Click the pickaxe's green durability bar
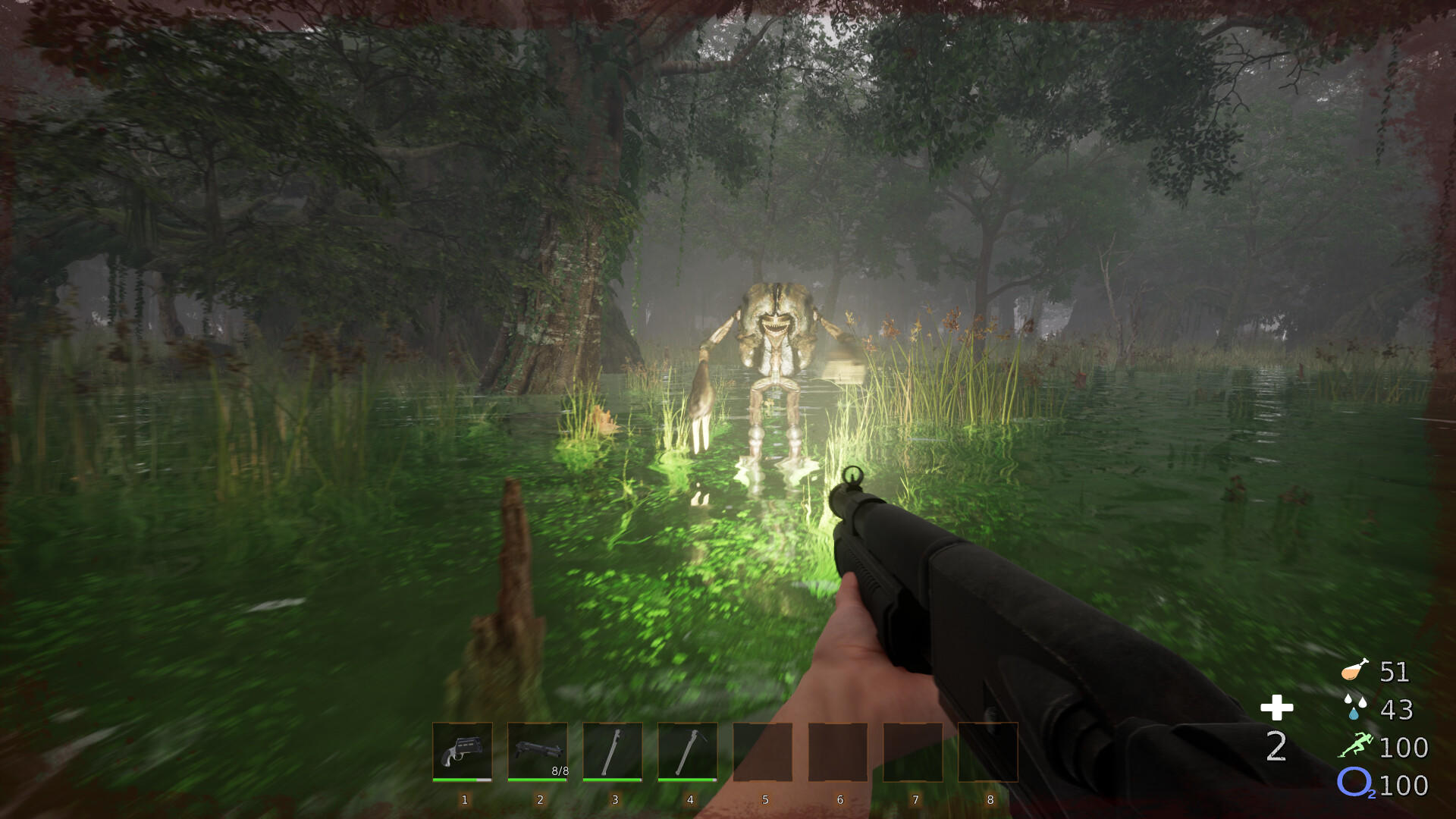Screen dimensions: 1456x819 pos(687,781)
